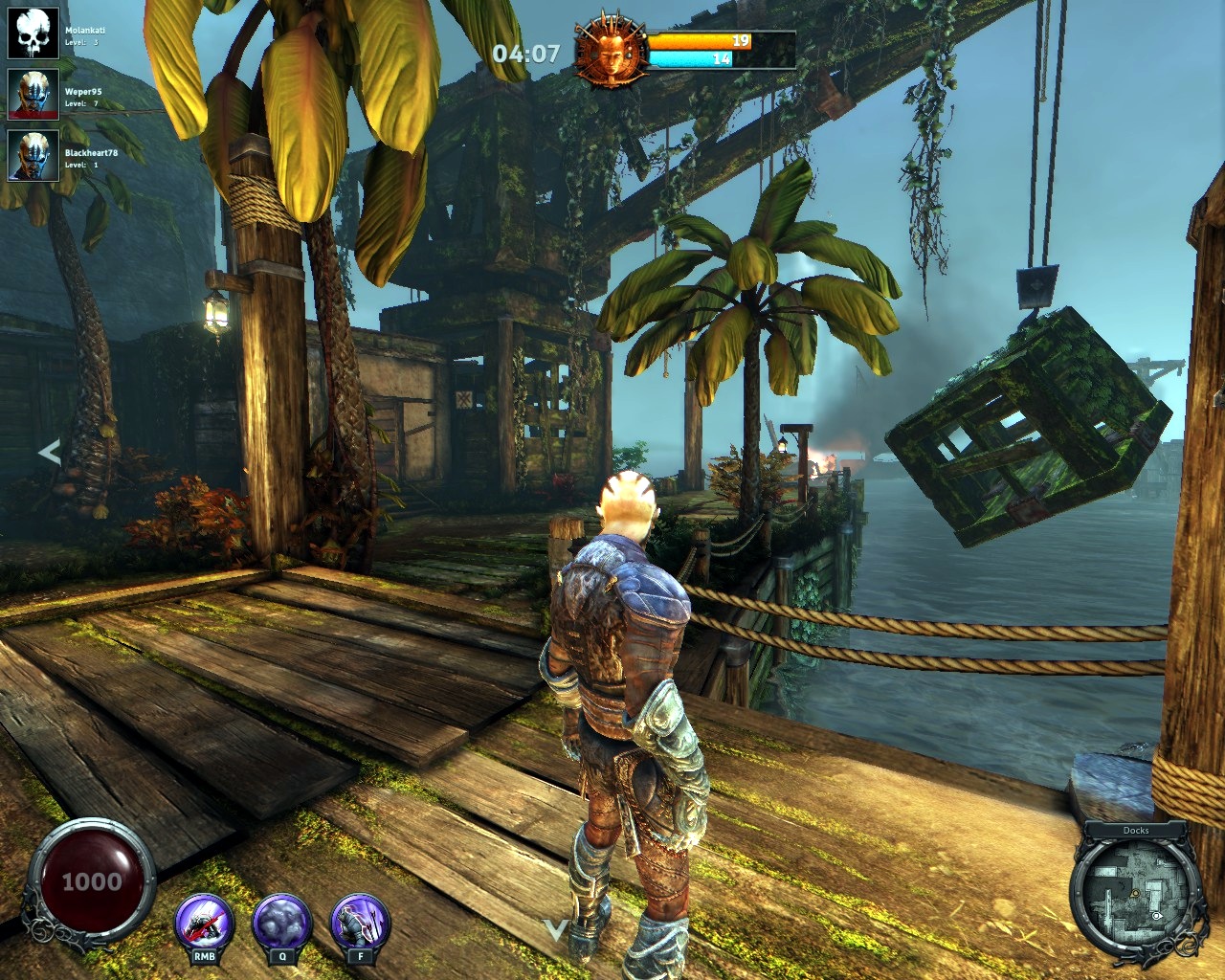Select teammate Blackheart78's portrait

tap(33, 156)
